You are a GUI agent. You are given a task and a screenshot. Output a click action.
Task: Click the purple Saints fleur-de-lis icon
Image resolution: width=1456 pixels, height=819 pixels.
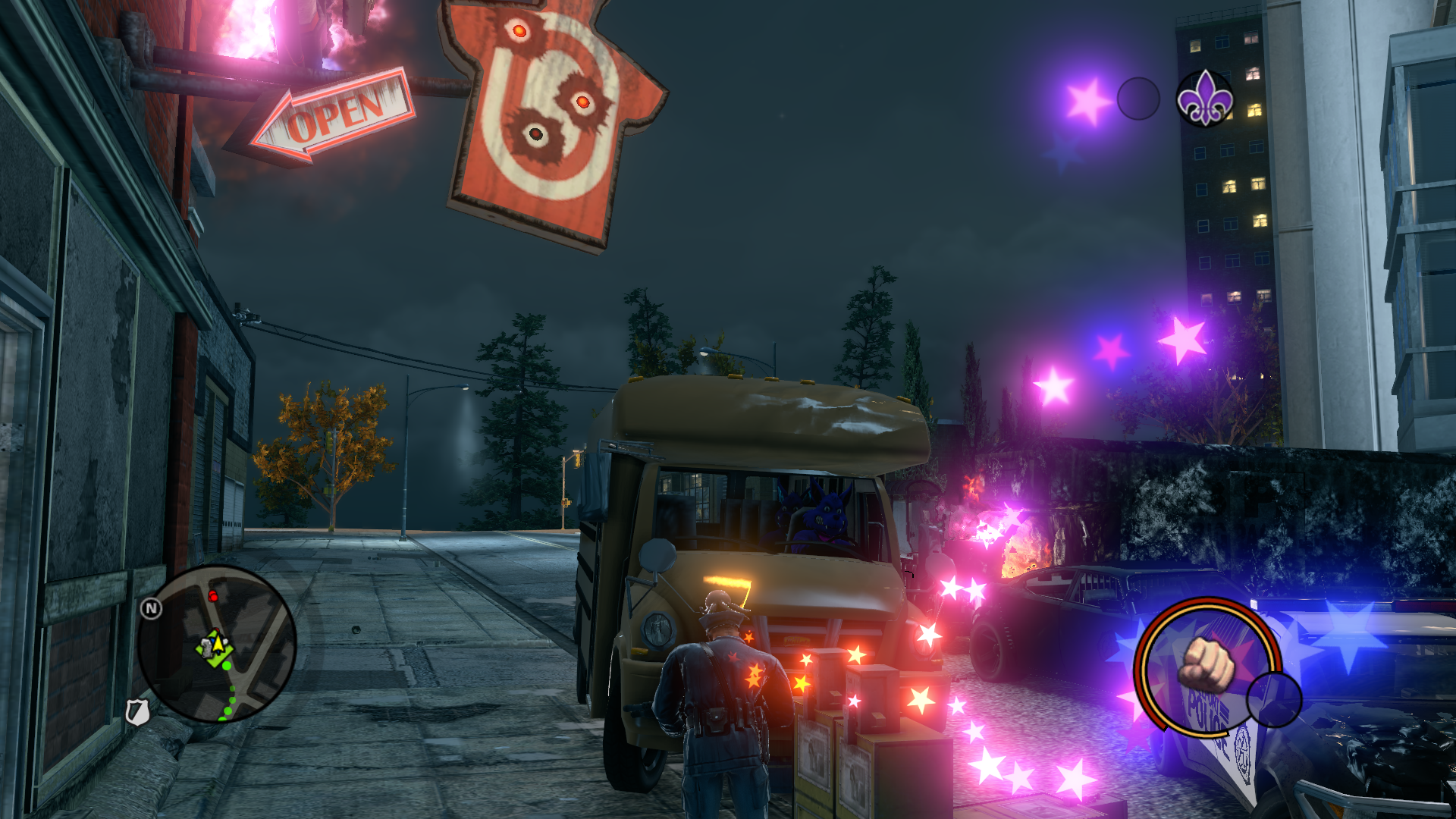point(1204,99)
